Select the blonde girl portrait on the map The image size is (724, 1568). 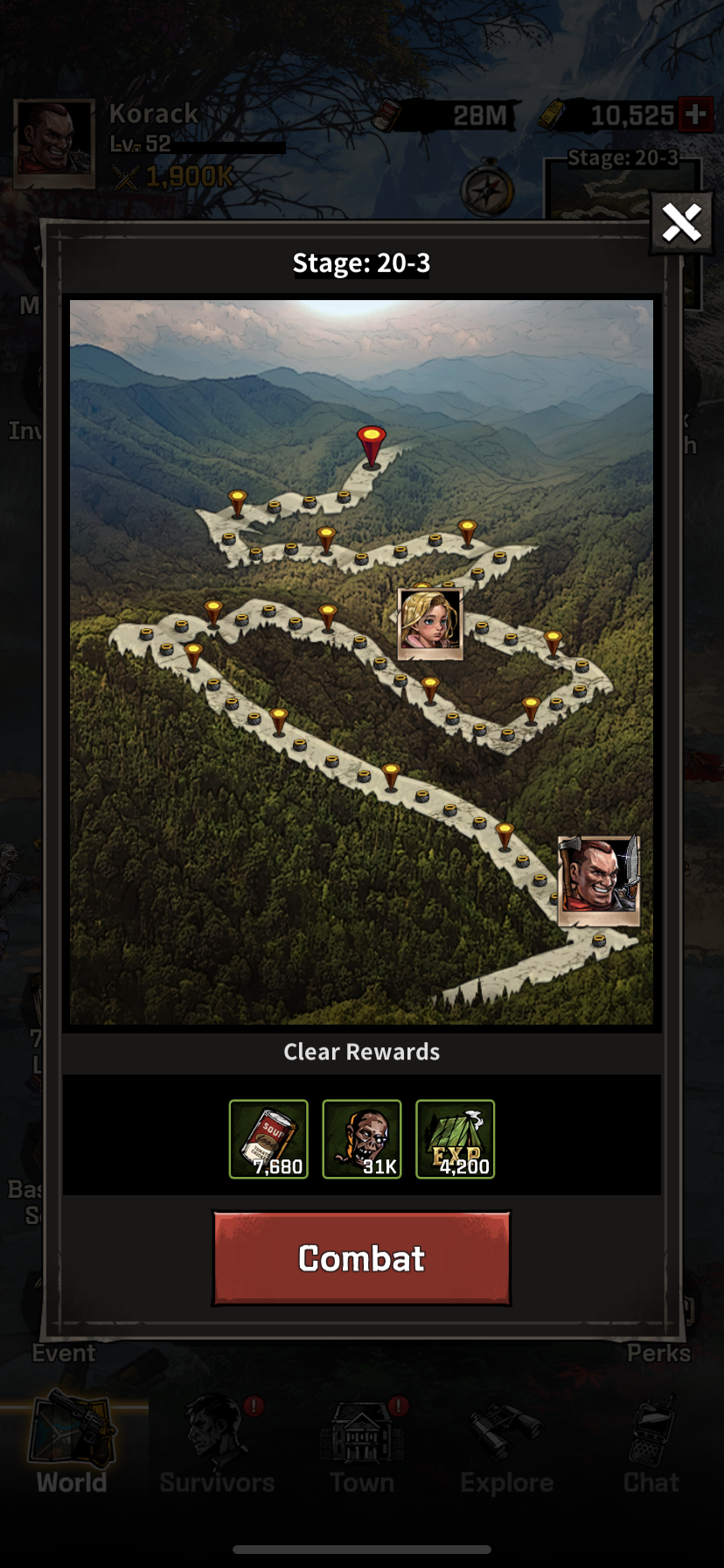[x=429, y=622]
